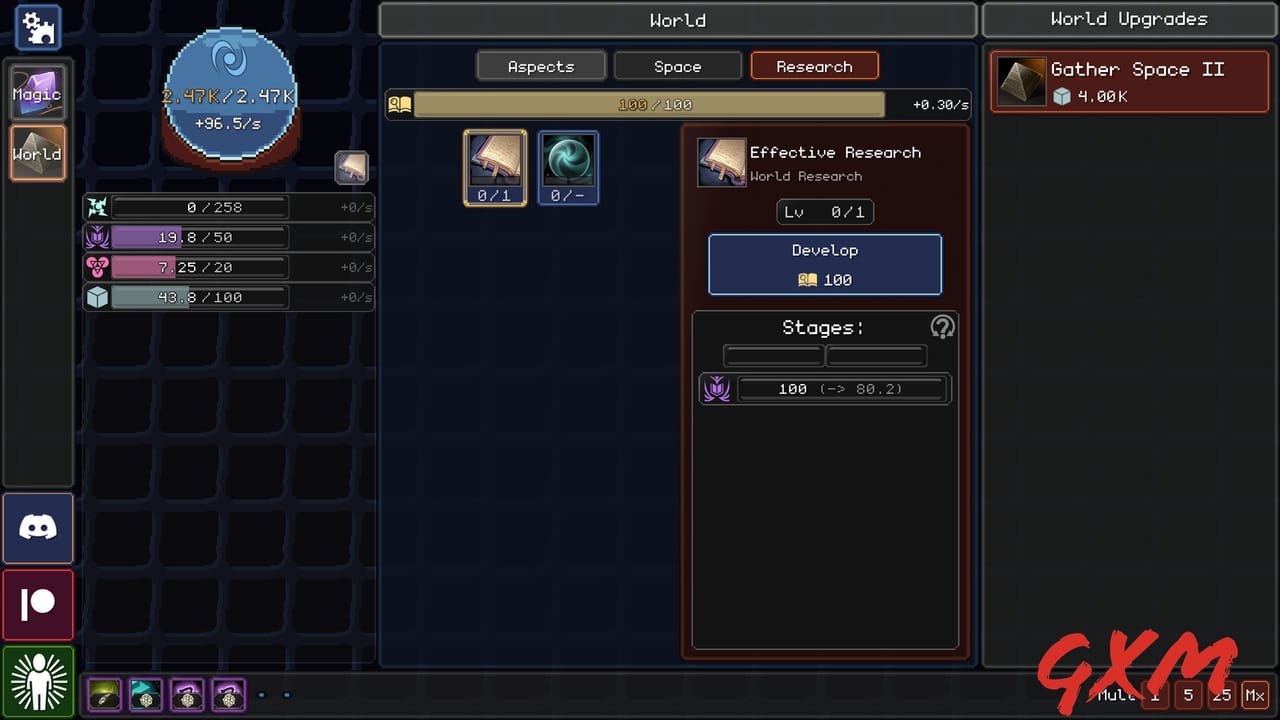Open the Magic sidebar panel
Screen dimensions: 1280x720
click(x=37, y=93)
